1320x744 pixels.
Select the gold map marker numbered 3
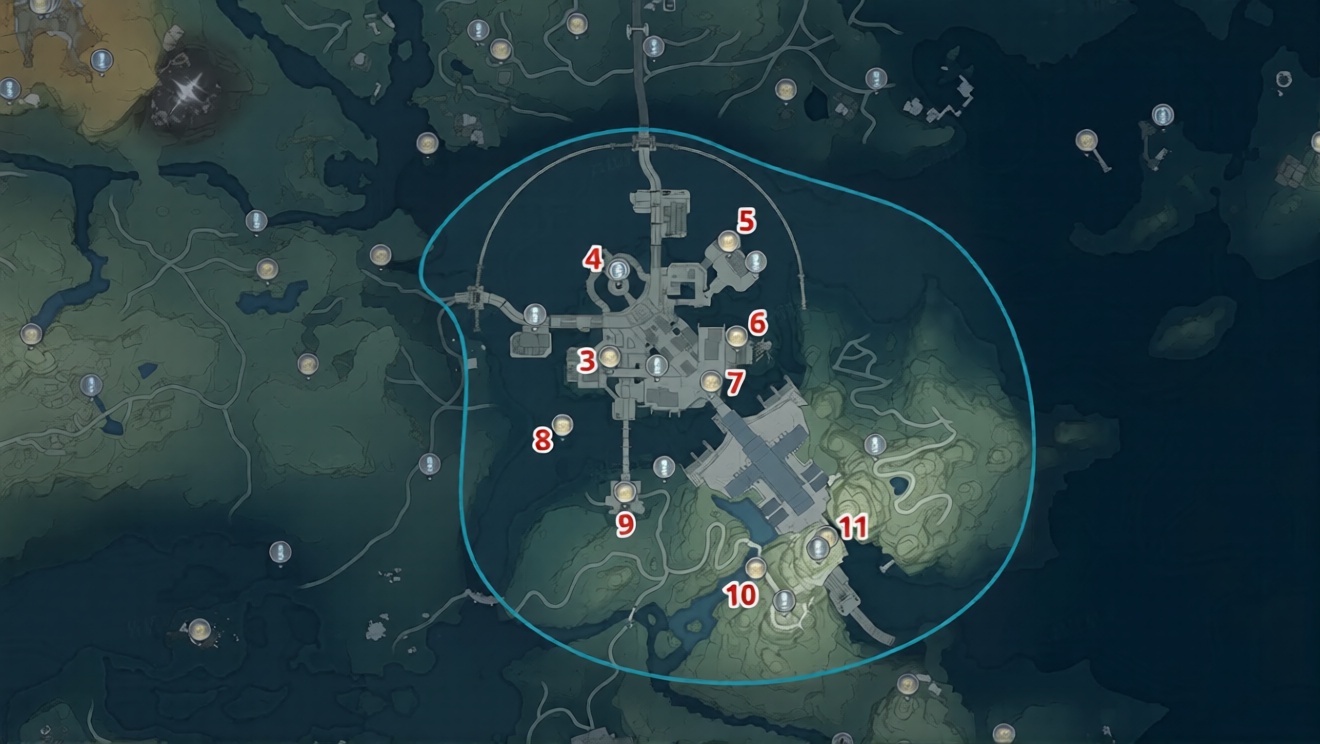coord(608,356)
